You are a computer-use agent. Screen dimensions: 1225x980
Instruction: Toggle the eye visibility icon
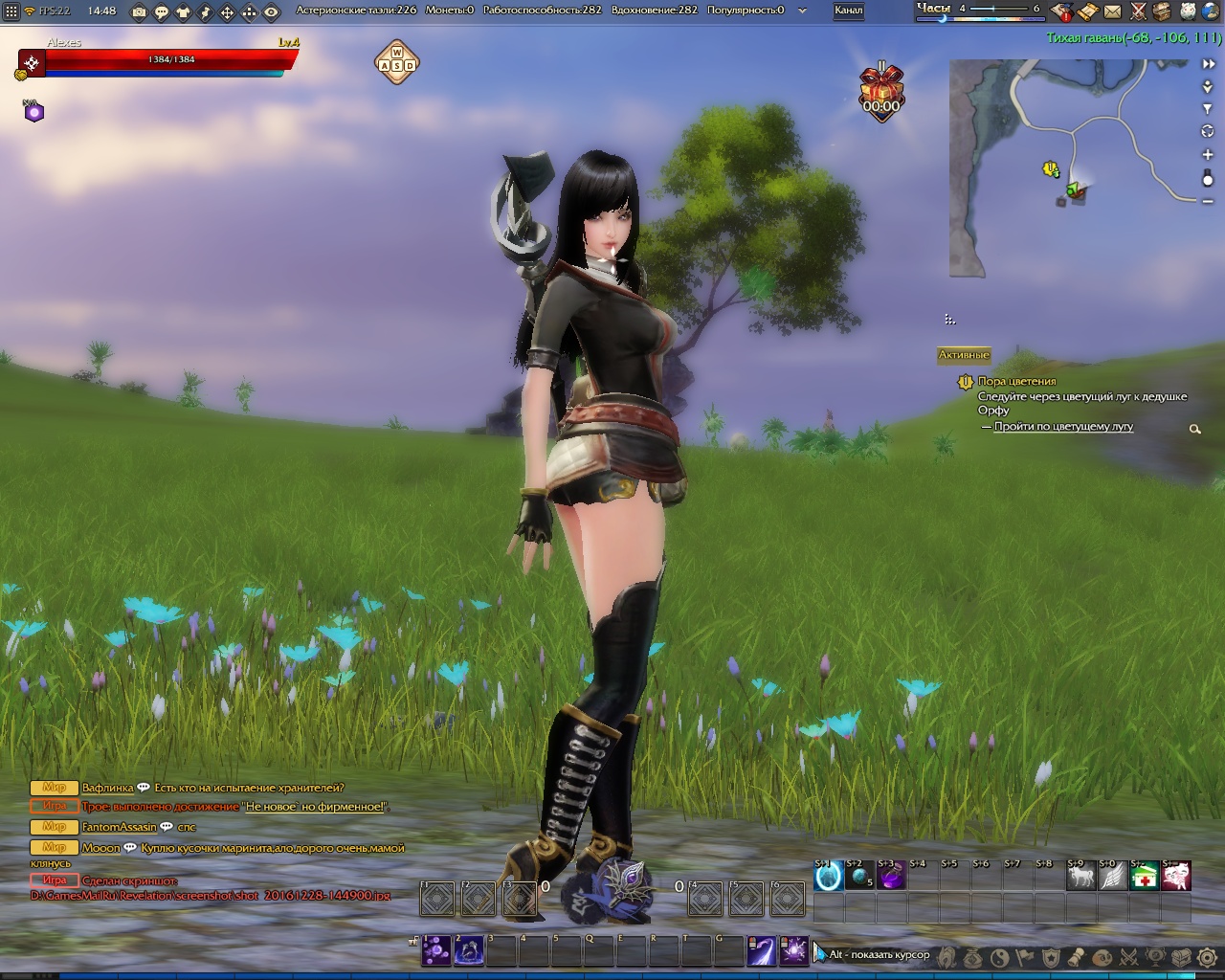tap(272, 11)
